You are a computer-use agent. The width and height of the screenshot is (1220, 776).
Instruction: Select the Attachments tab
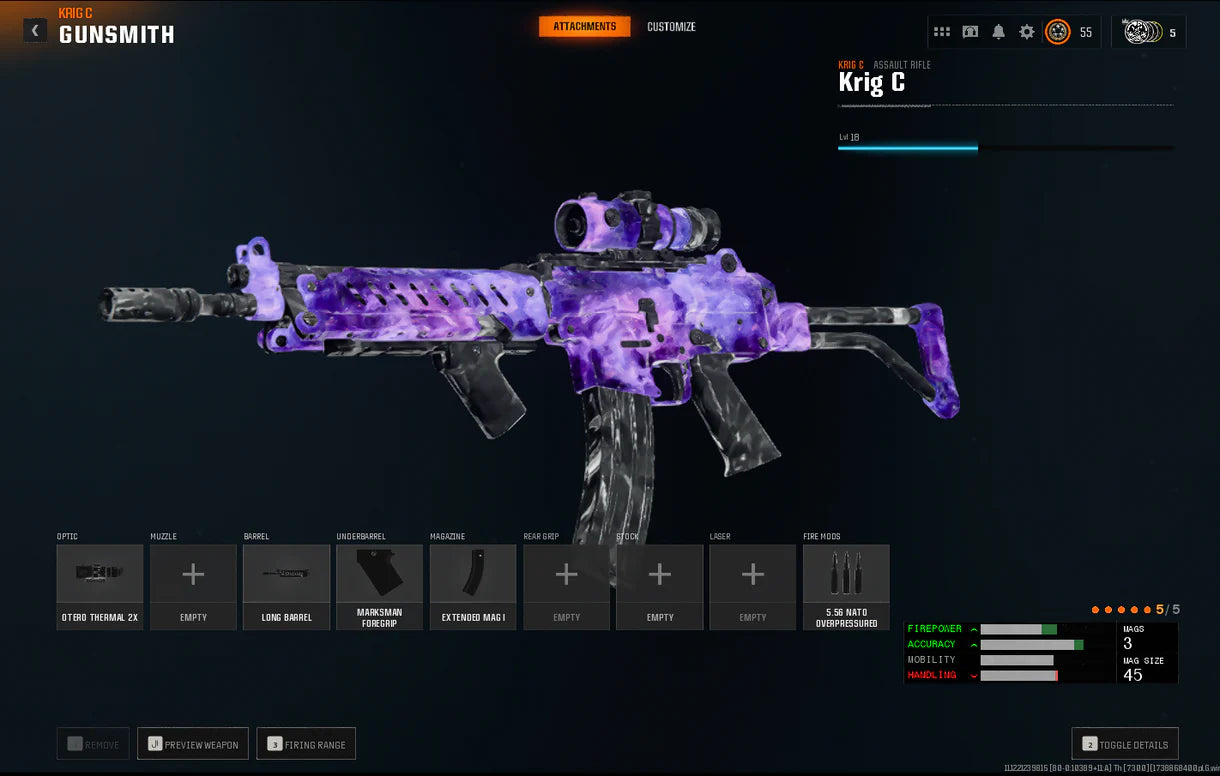(x=585, y=27)
